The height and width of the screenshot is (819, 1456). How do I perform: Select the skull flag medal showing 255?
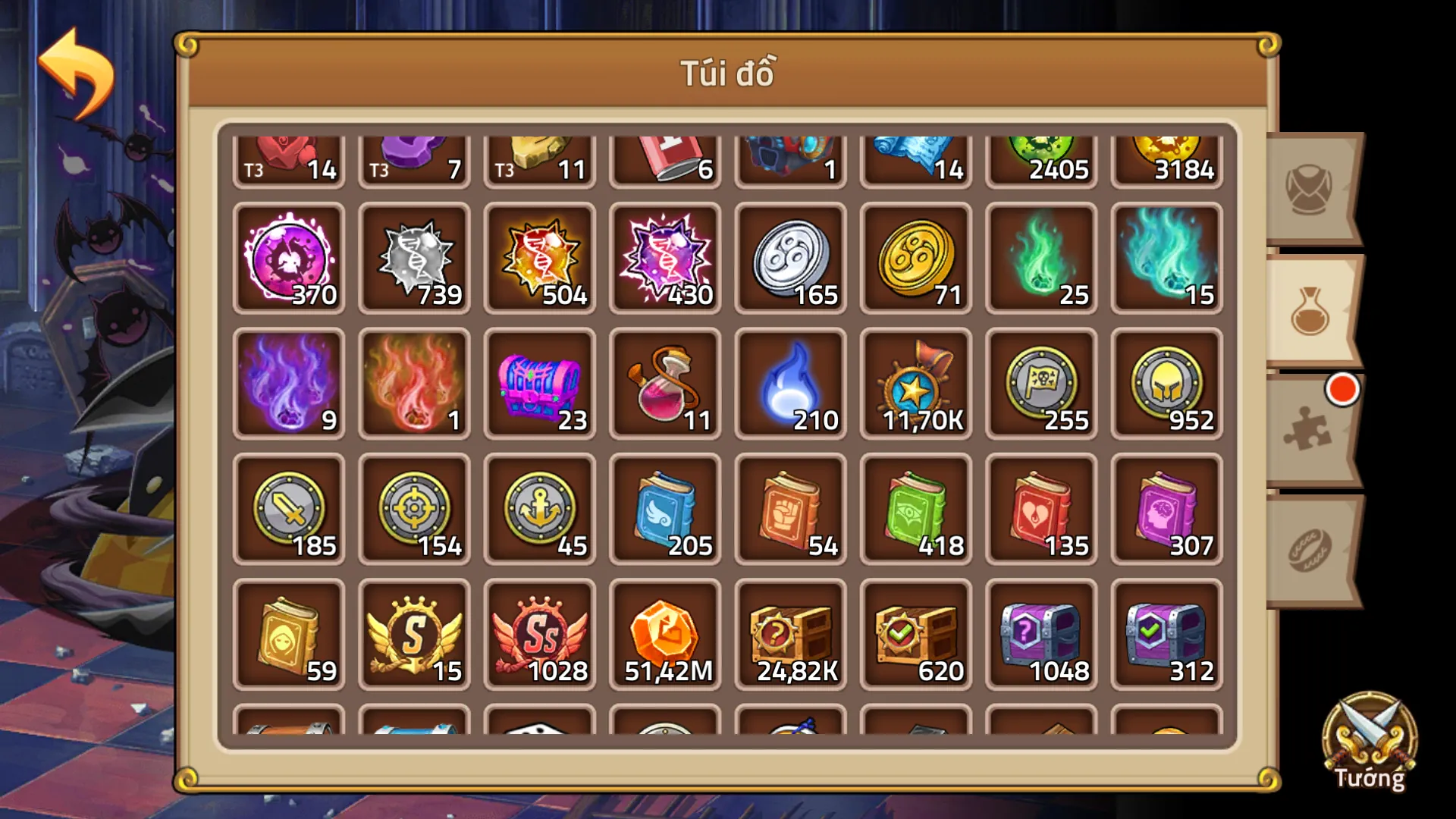1040,385
